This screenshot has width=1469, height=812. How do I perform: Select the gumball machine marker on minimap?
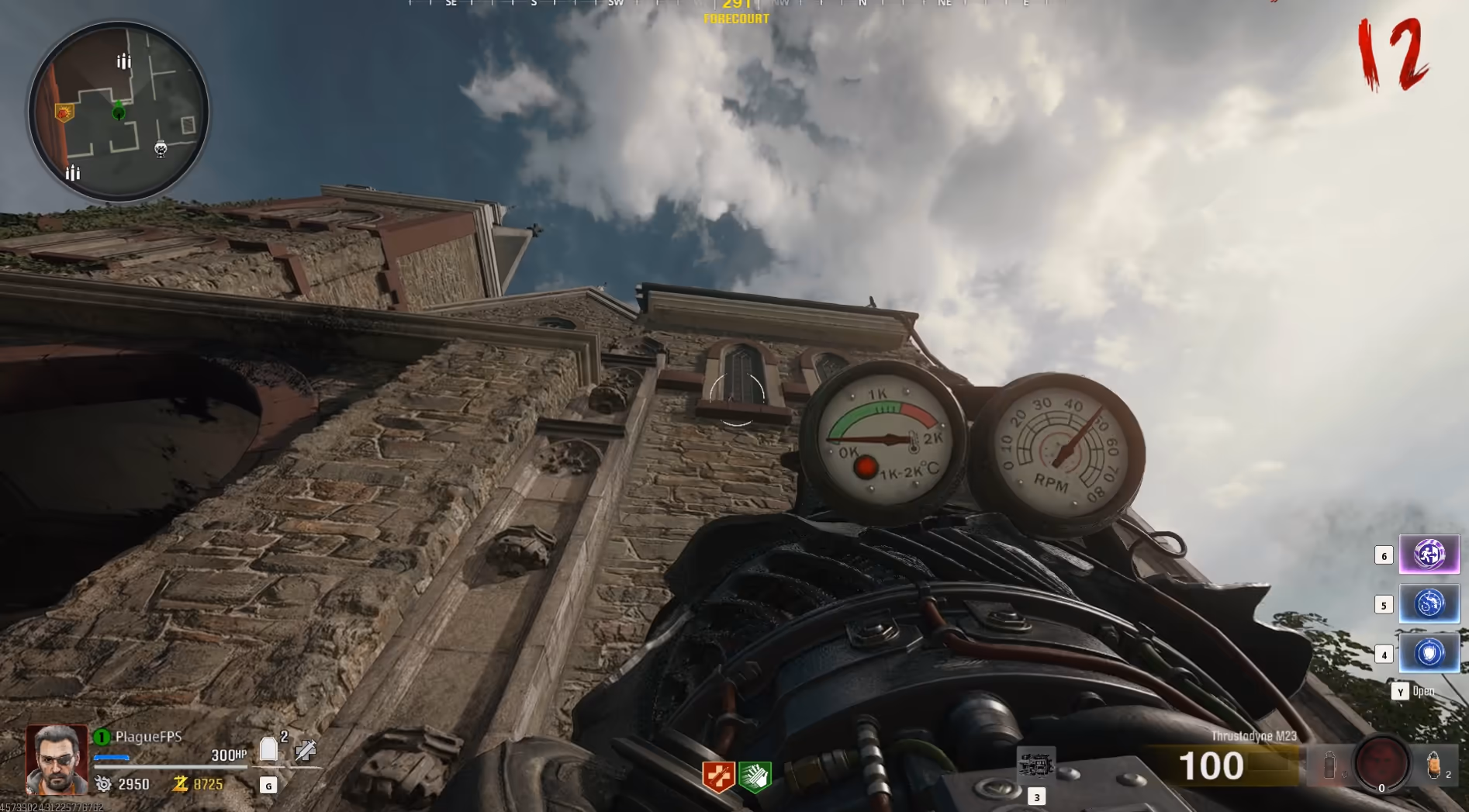[161, 149]
